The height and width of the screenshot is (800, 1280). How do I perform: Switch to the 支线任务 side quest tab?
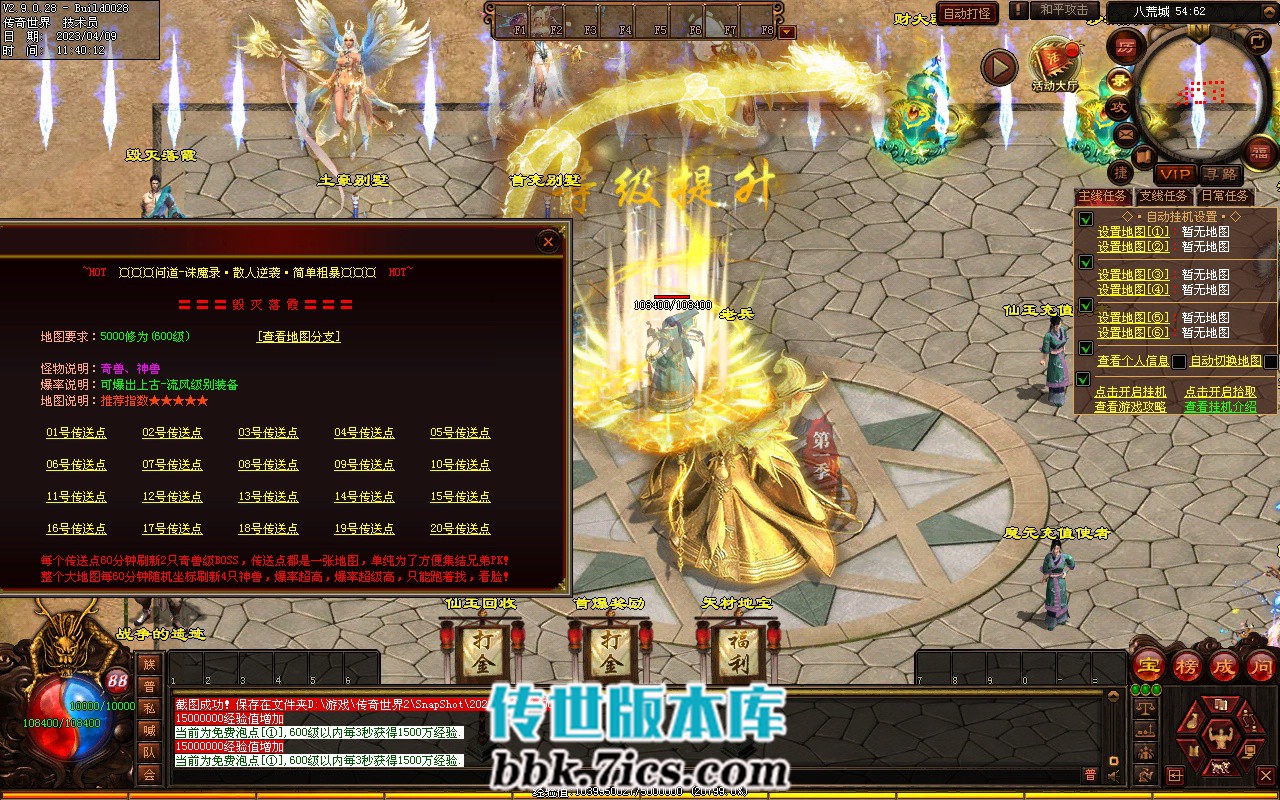(1164, 196)
